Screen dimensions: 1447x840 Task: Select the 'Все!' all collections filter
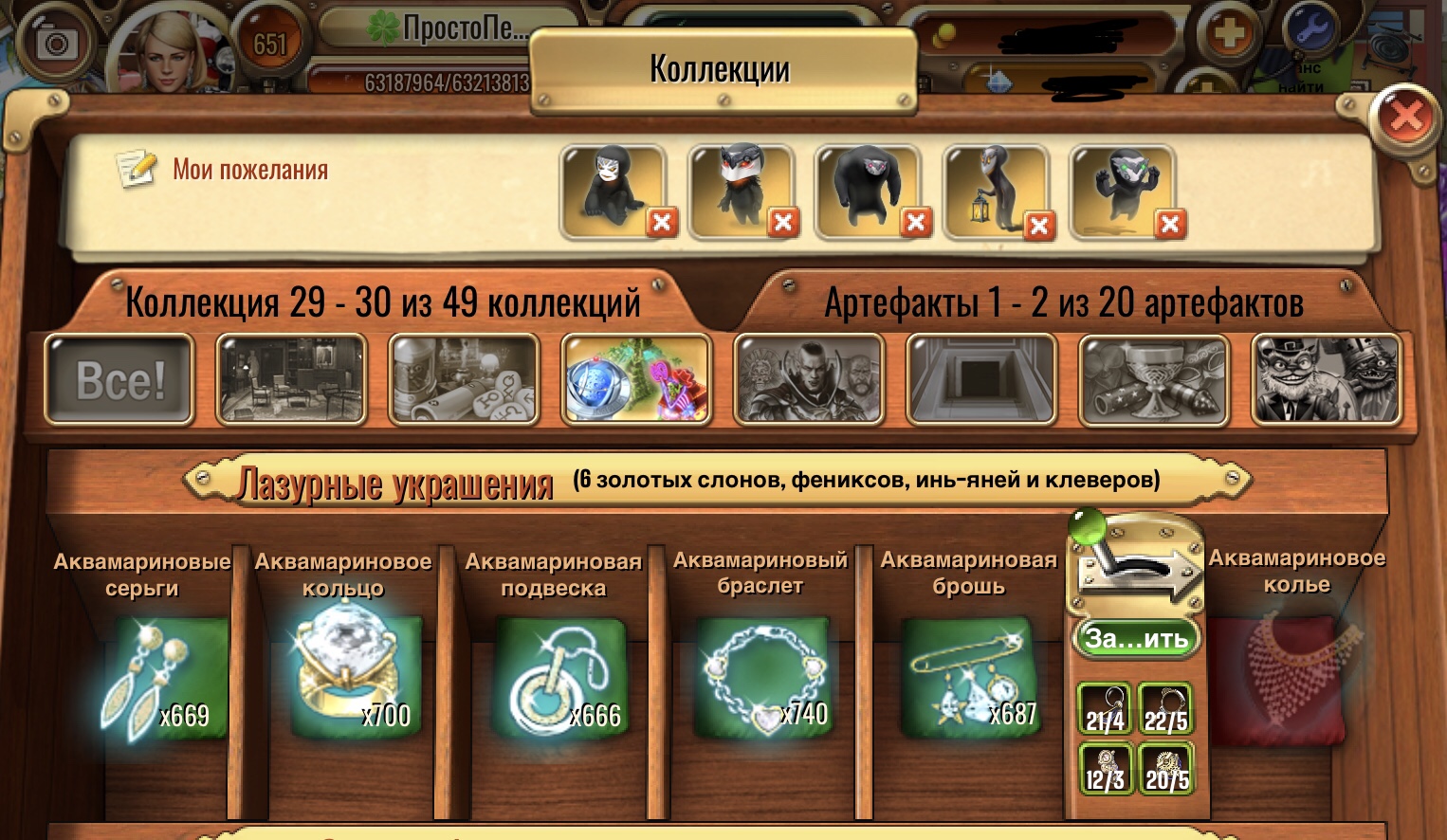click(x=120, y=380)
